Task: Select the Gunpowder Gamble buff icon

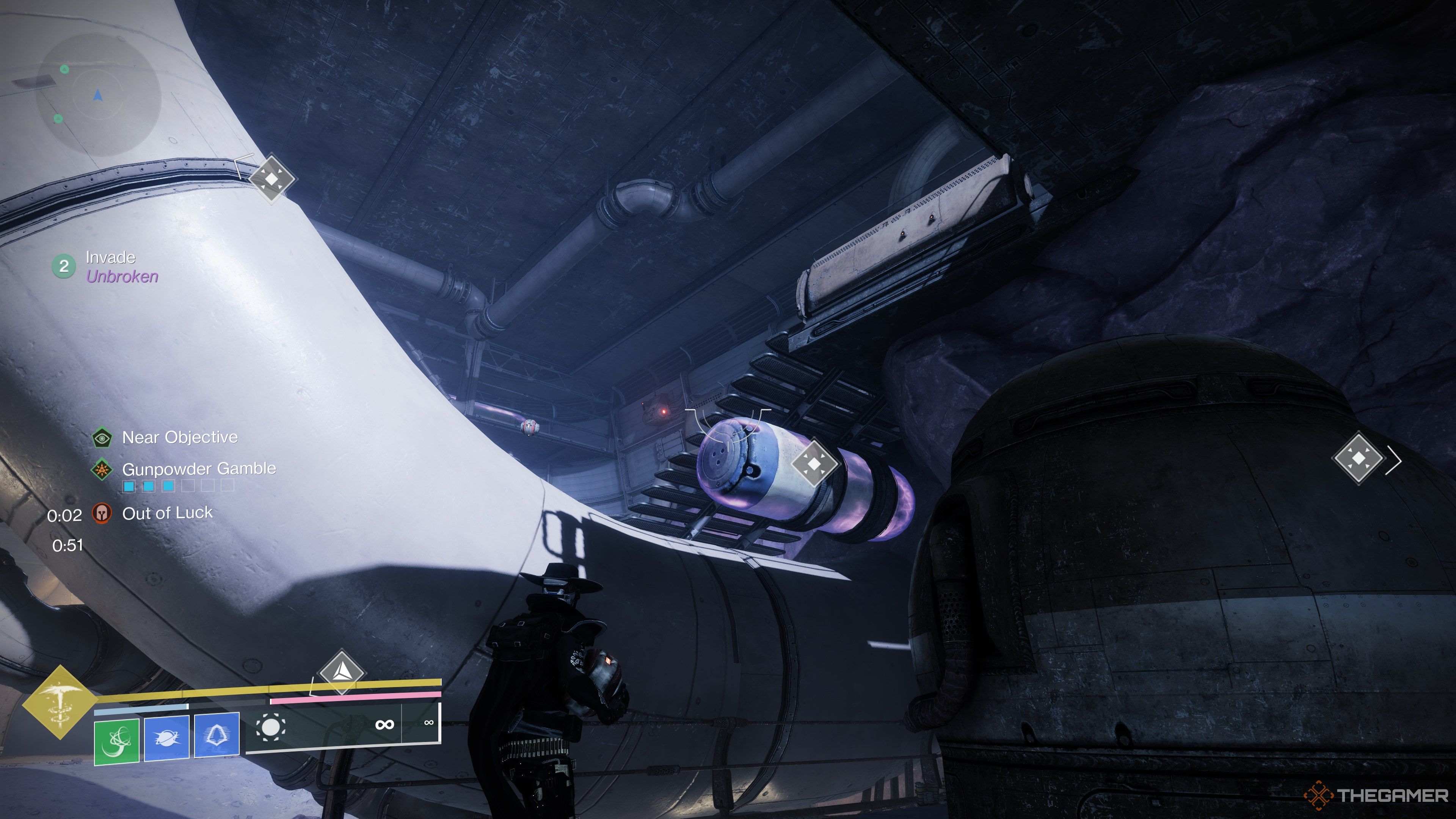Action: point(102,469)
